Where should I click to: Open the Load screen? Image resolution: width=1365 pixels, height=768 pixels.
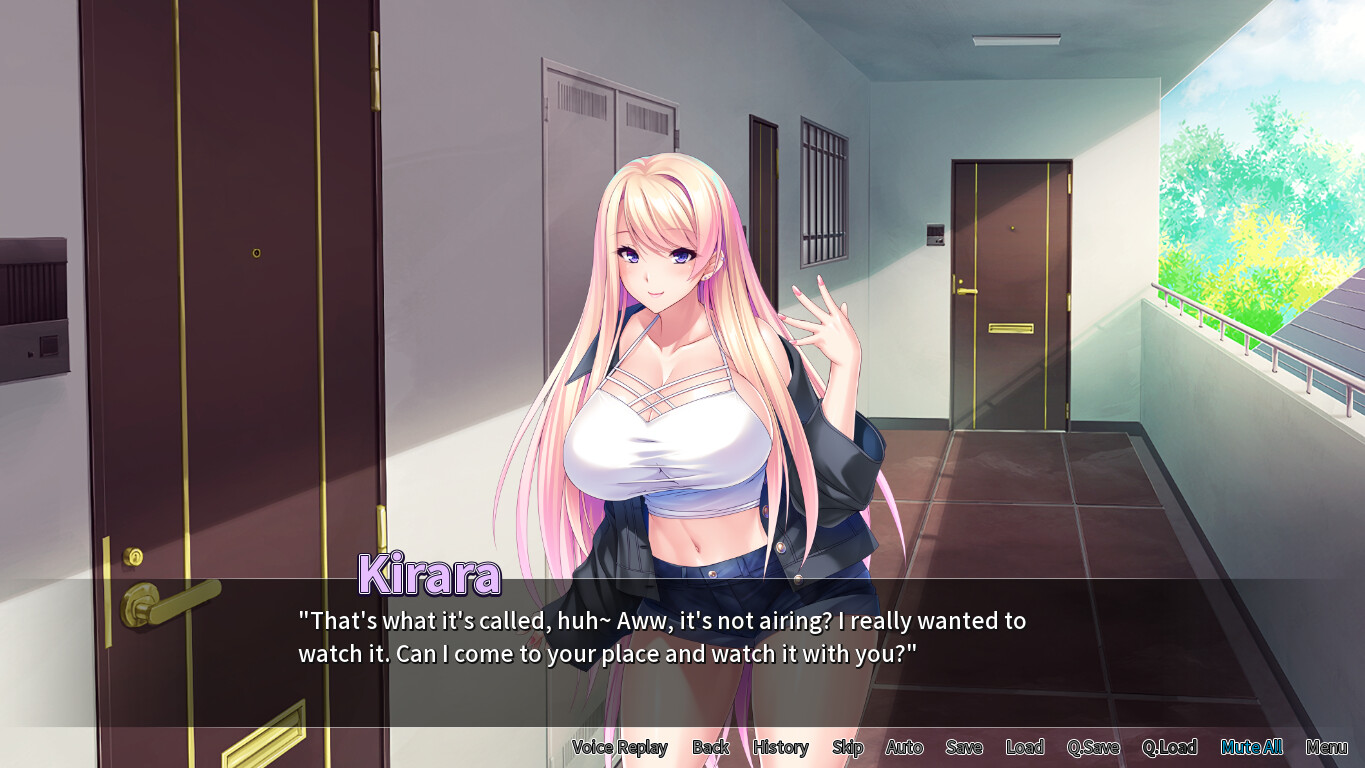(x=1026, y=747)
